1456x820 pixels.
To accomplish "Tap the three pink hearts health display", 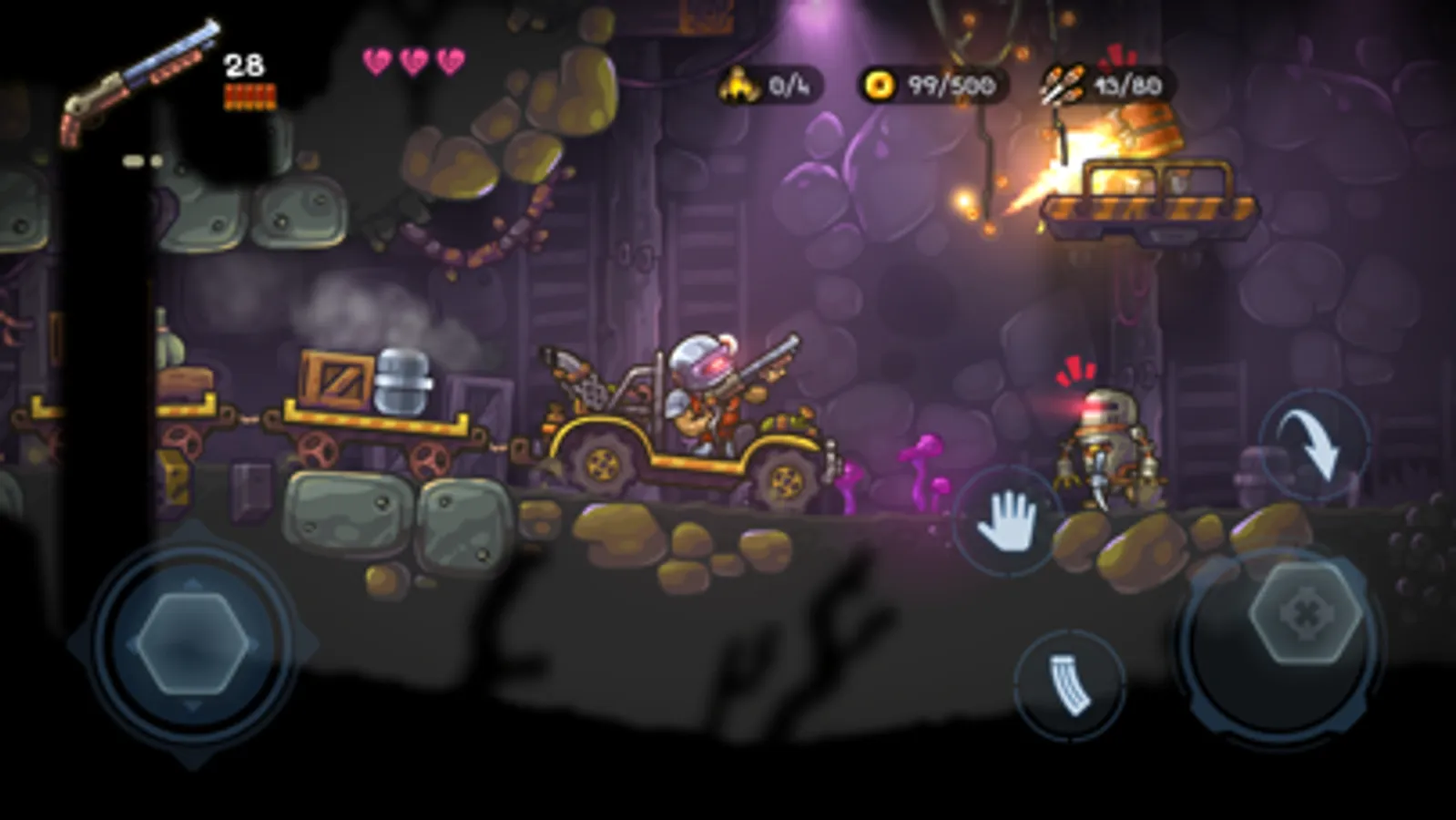I will (x=412, y=59).
